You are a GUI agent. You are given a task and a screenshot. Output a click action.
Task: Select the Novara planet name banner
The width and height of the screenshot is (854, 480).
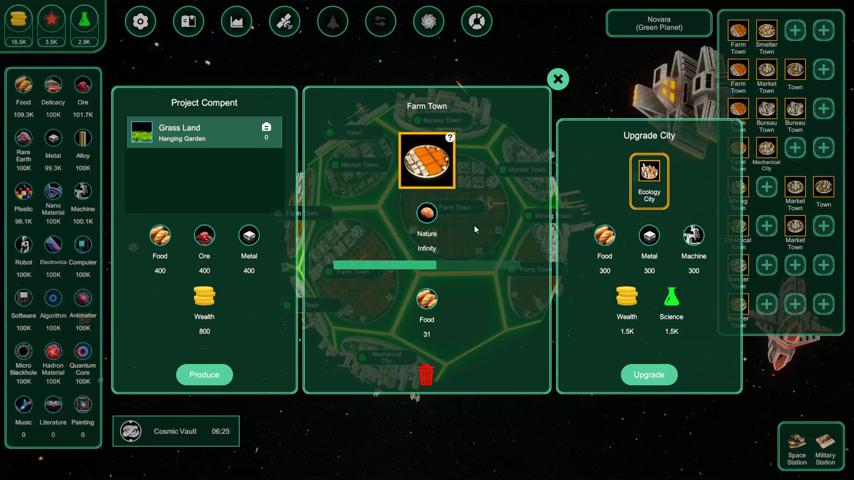[x=658, y=23]
